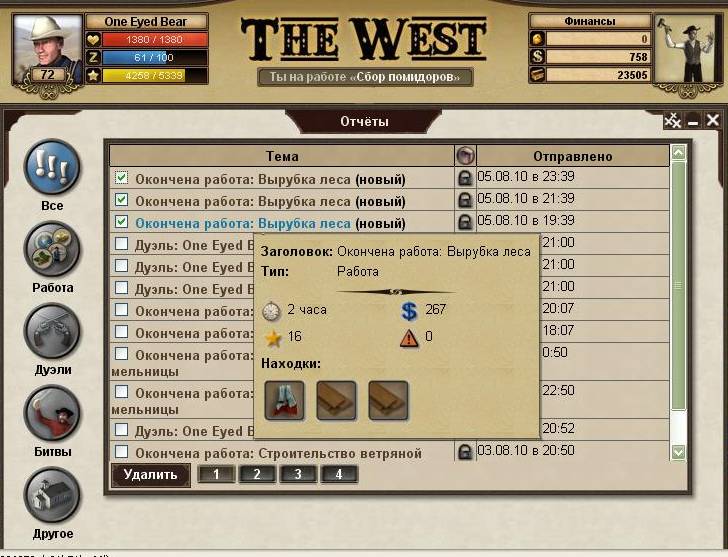Open the current job Сбор помидоров banner
The height and width of the screenshot is (557, 728).
tap(364, 77)
